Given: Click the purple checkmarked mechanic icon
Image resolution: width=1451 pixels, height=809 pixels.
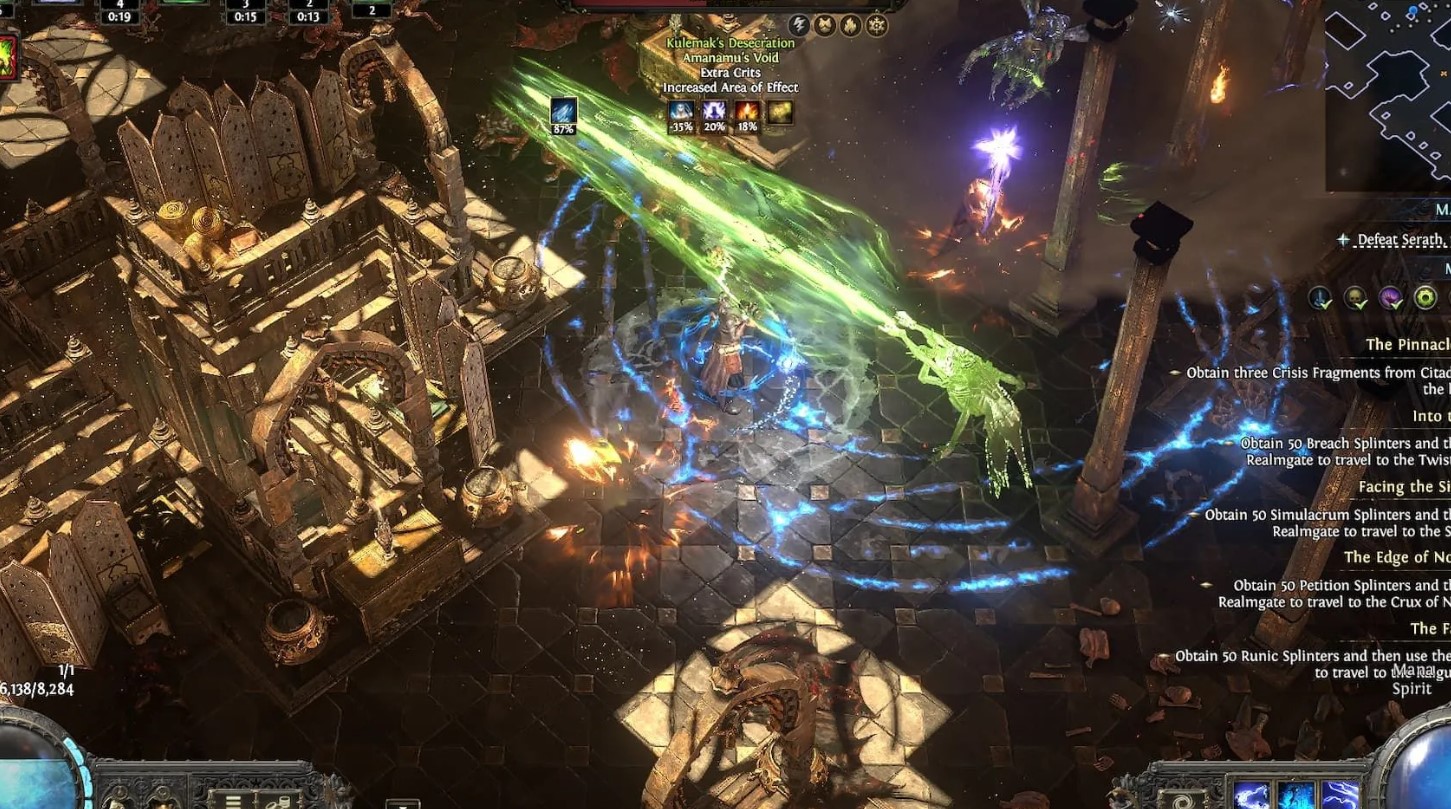Looking at the screenshot, I should click(x=1391, y=297).
